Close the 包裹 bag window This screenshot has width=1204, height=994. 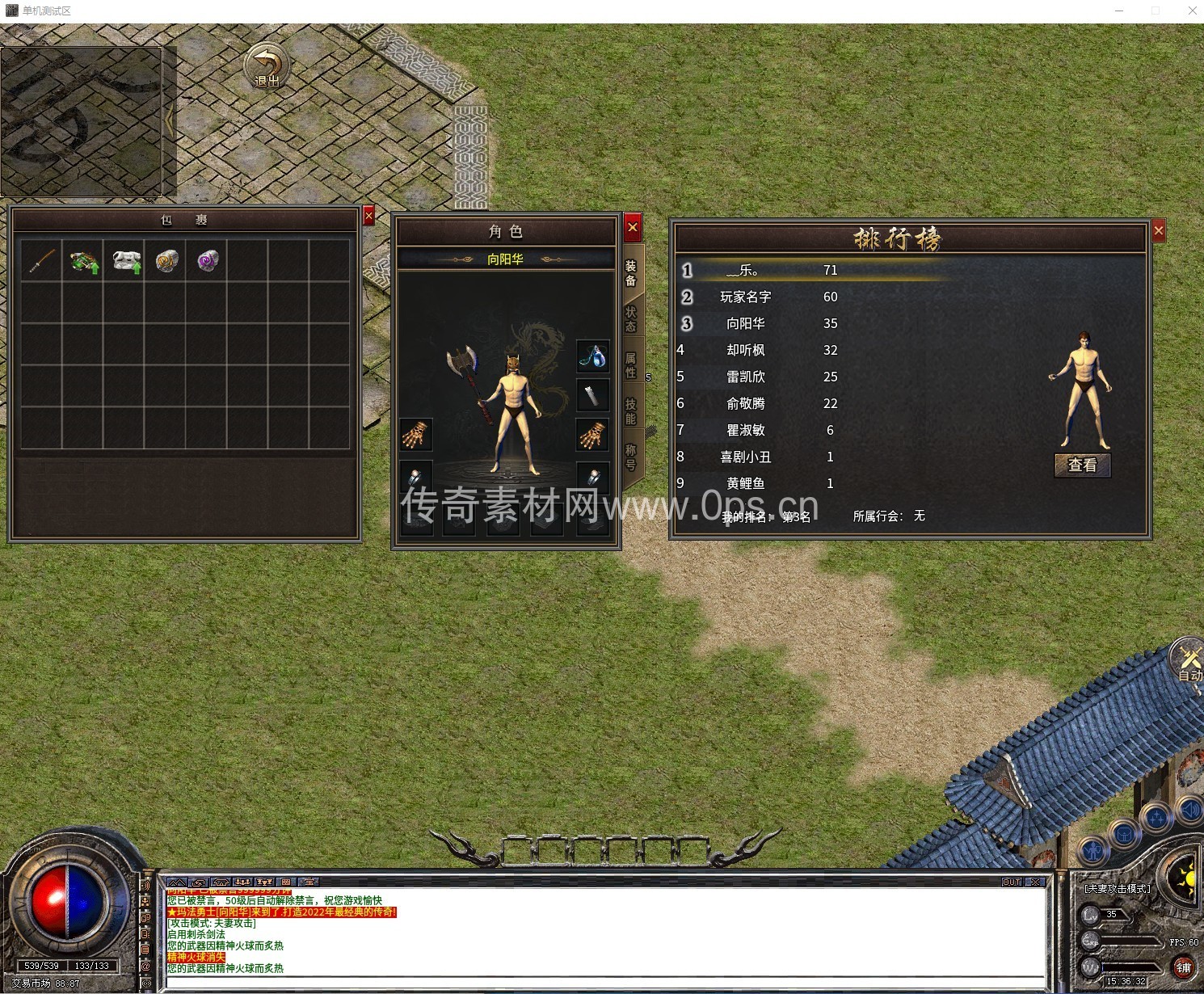(x=368, y=216)
